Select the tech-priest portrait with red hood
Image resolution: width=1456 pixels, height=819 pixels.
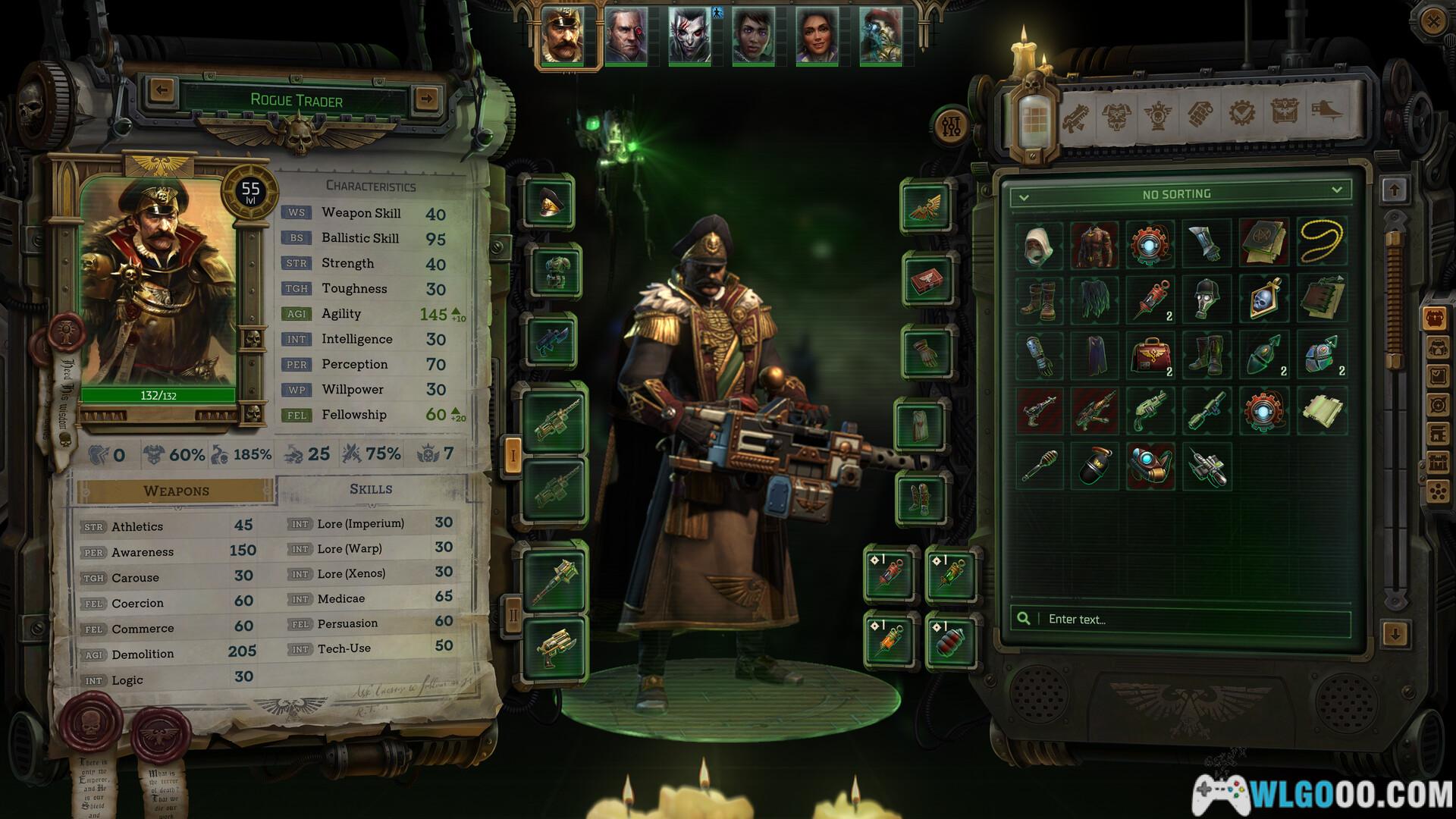(880, 36)
